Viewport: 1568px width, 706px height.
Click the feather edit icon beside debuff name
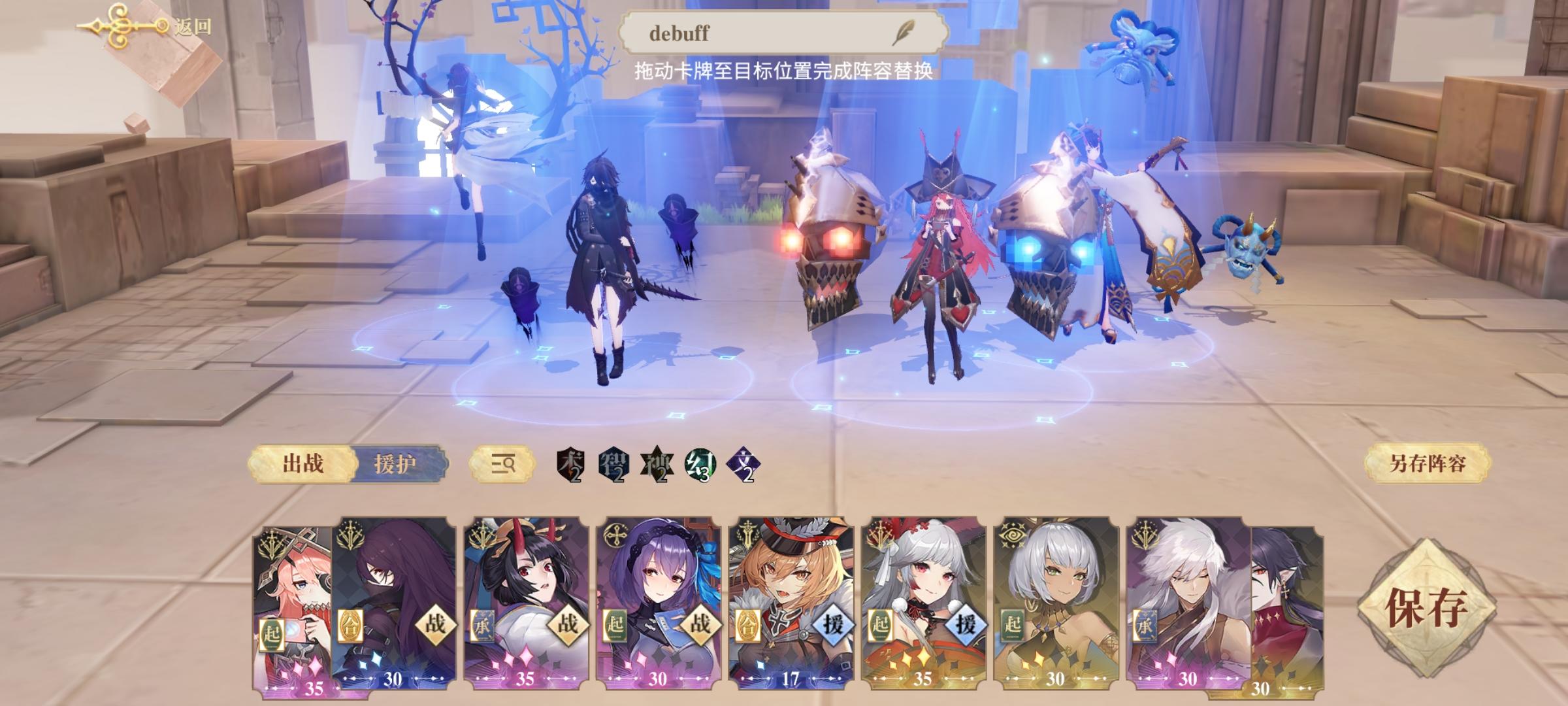pyautogui.click(x=904, y=31)
